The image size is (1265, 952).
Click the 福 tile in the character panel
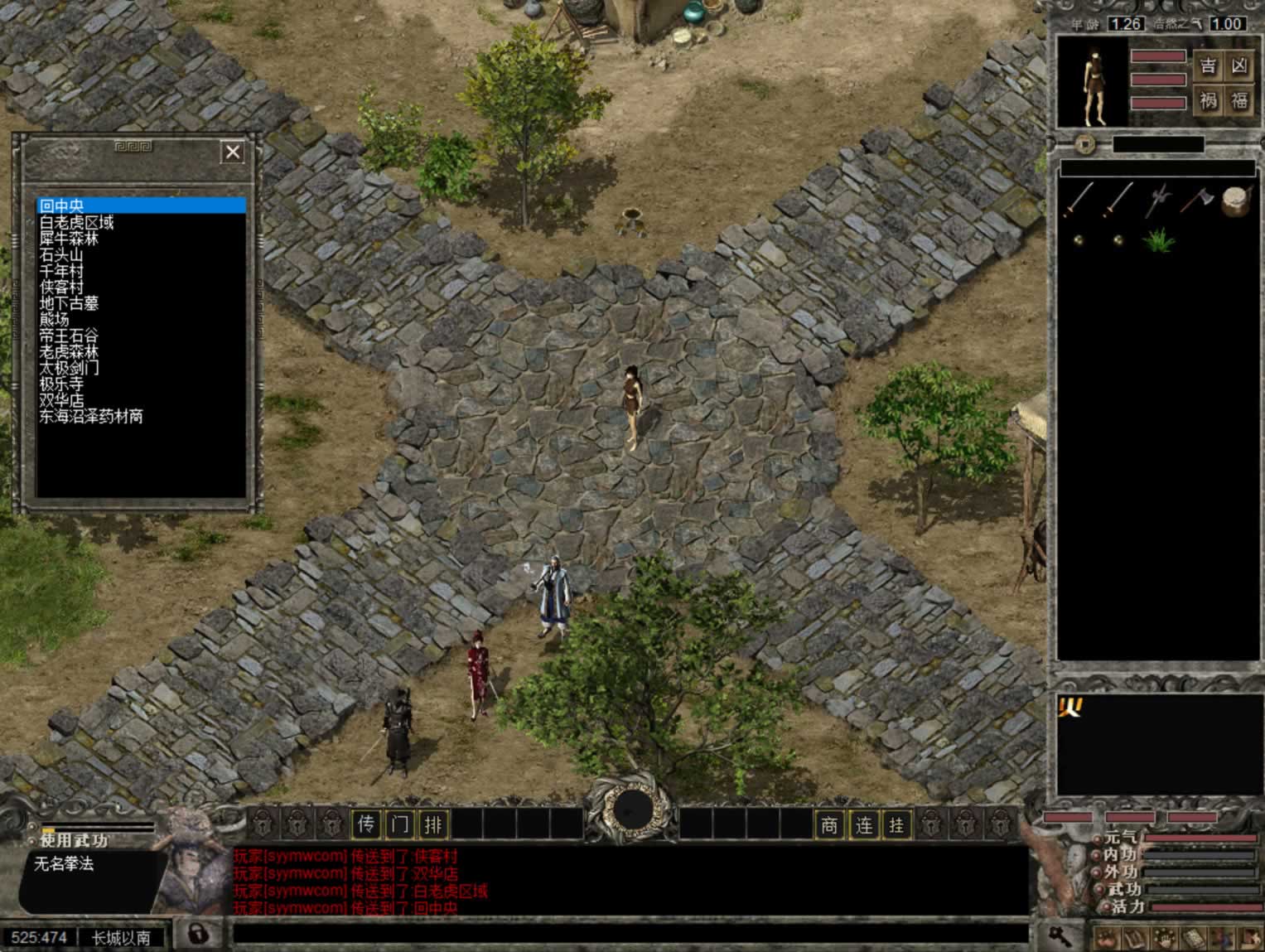click(1239, 101)
